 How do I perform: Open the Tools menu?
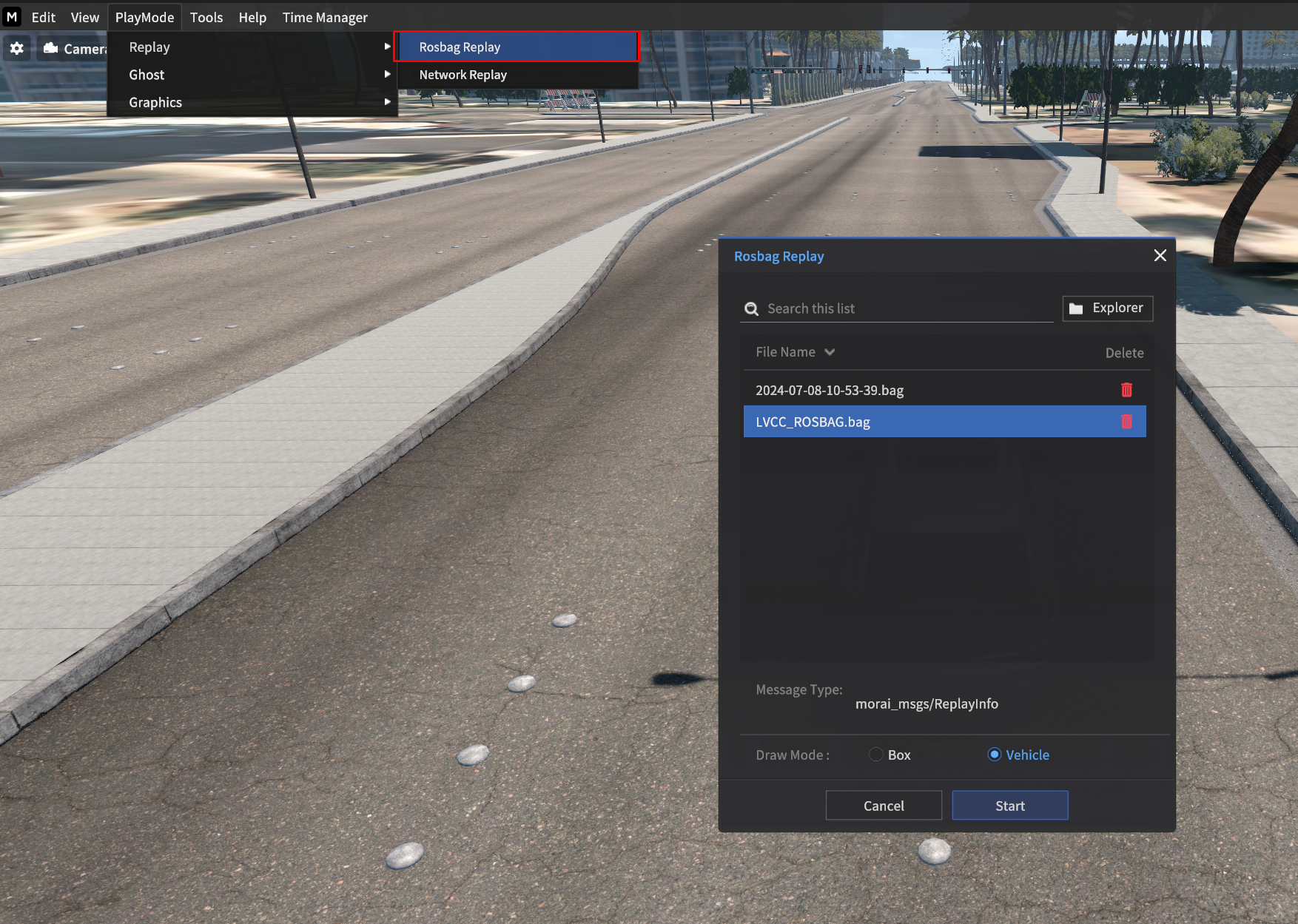(206, 17)
